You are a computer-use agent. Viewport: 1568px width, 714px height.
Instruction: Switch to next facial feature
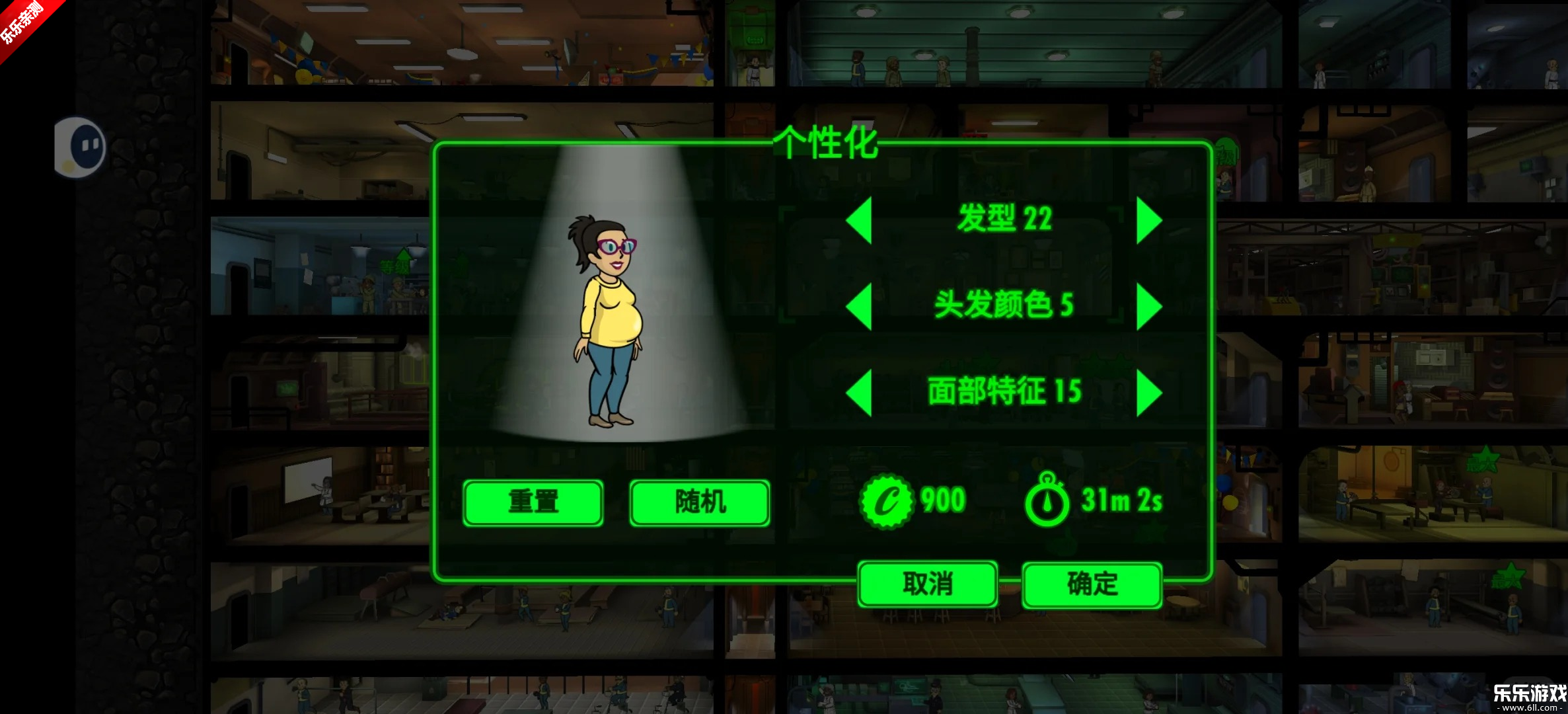click(x=1149, y=393)
